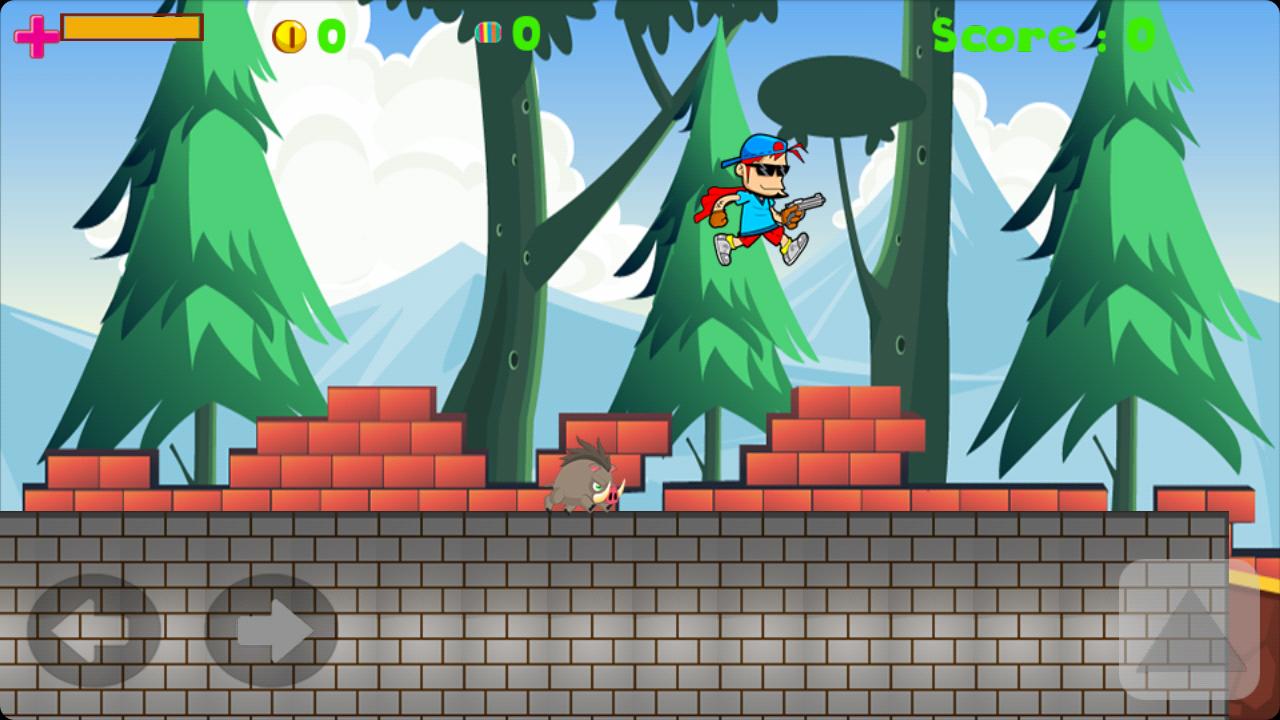The image size is (1280, 720).
Task: Click the yellow health bar
Action: coord(130,30)
